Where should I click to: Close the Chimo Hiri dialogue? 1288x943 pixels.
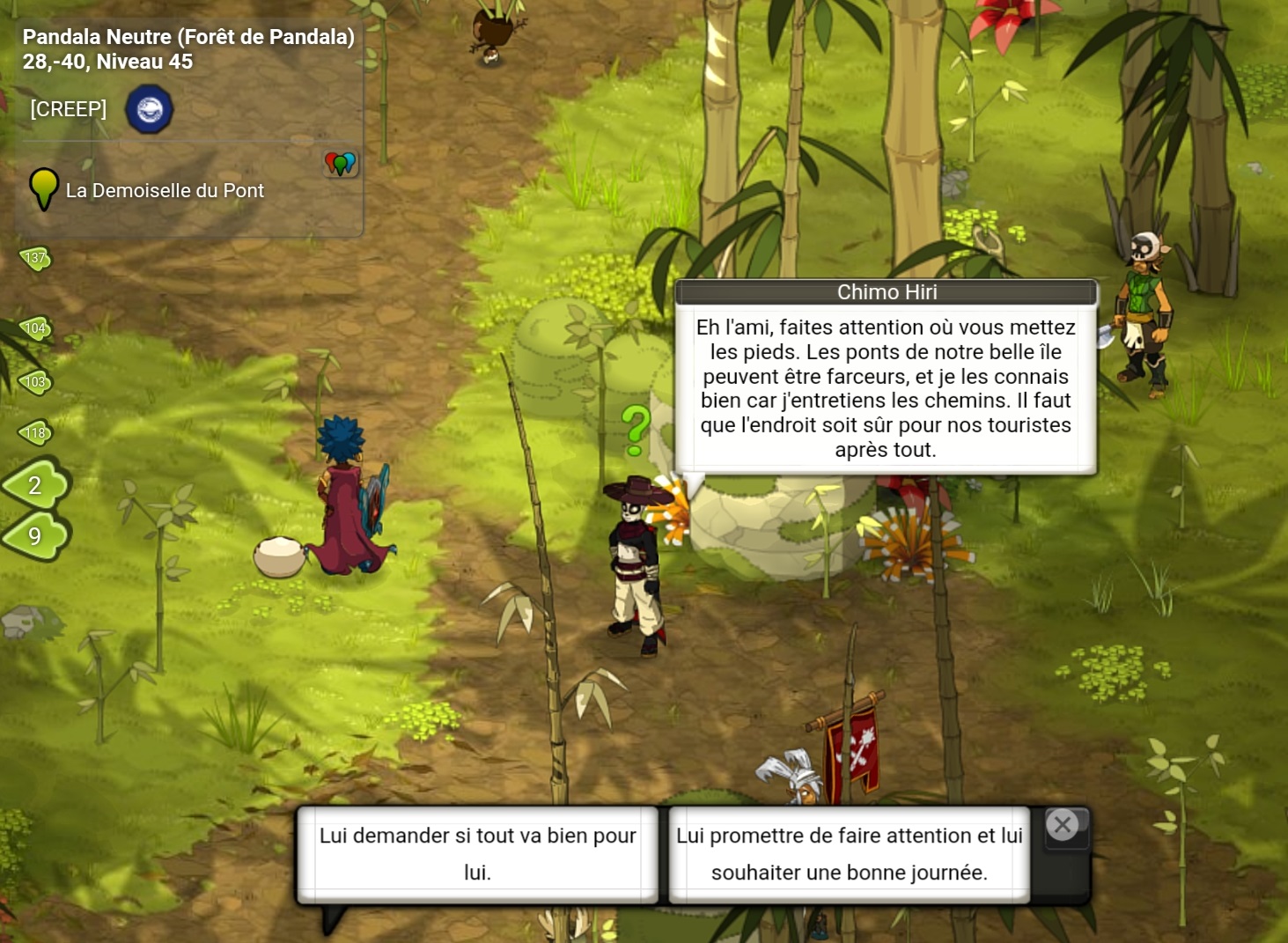click(1063, 826)
